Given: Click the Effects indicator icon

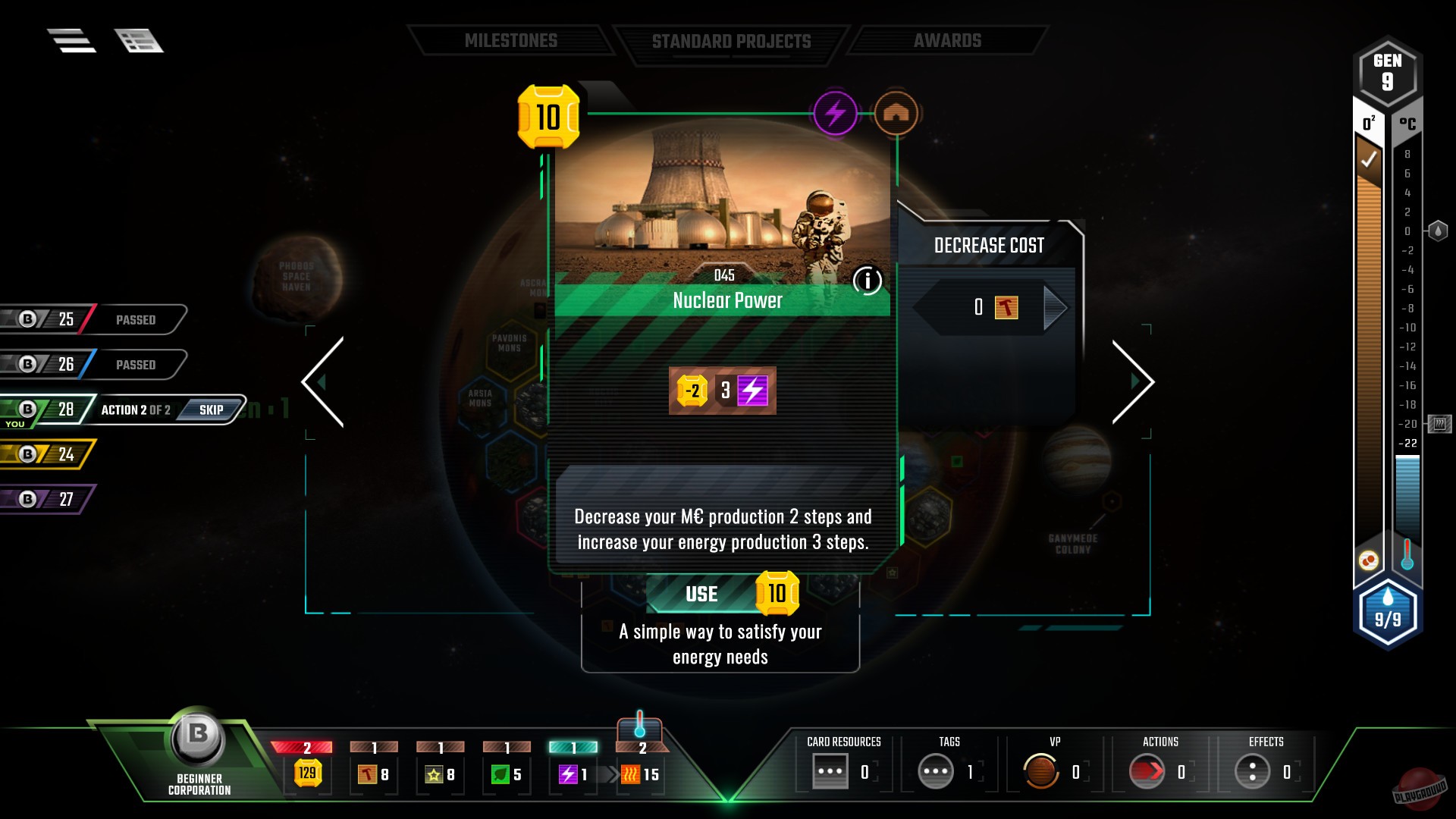Looking at the screenshot, I should click(x=1252, y=770).
